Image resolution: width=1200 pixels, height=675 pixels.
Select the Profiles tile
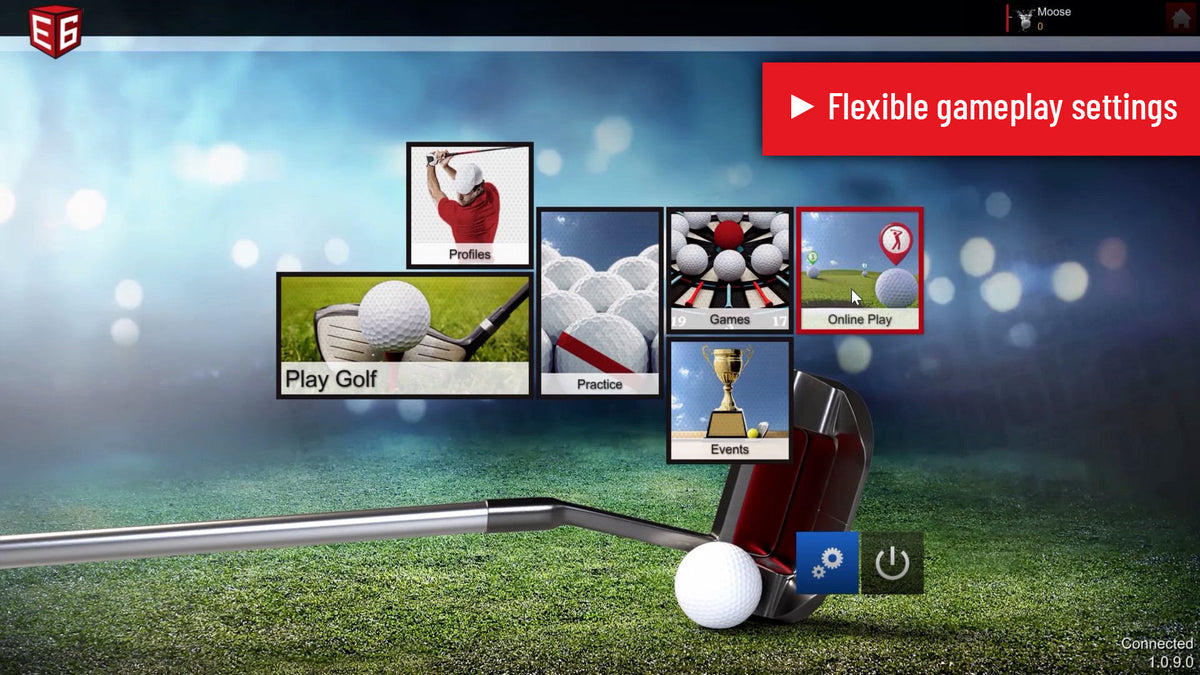tap(470, 205)
